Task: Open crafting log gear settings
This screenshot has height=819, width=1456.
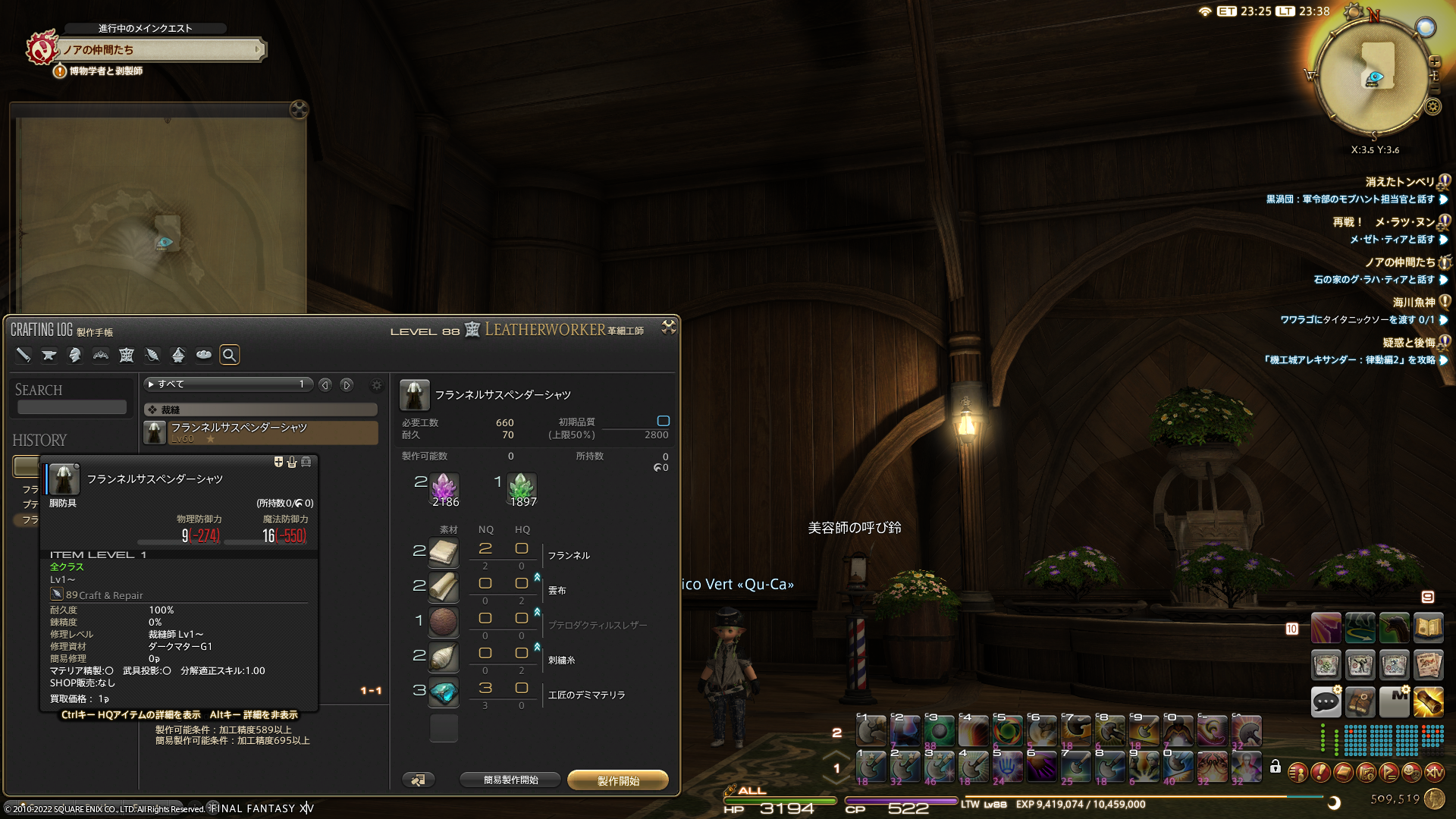Action: click(x=377, y=385)
